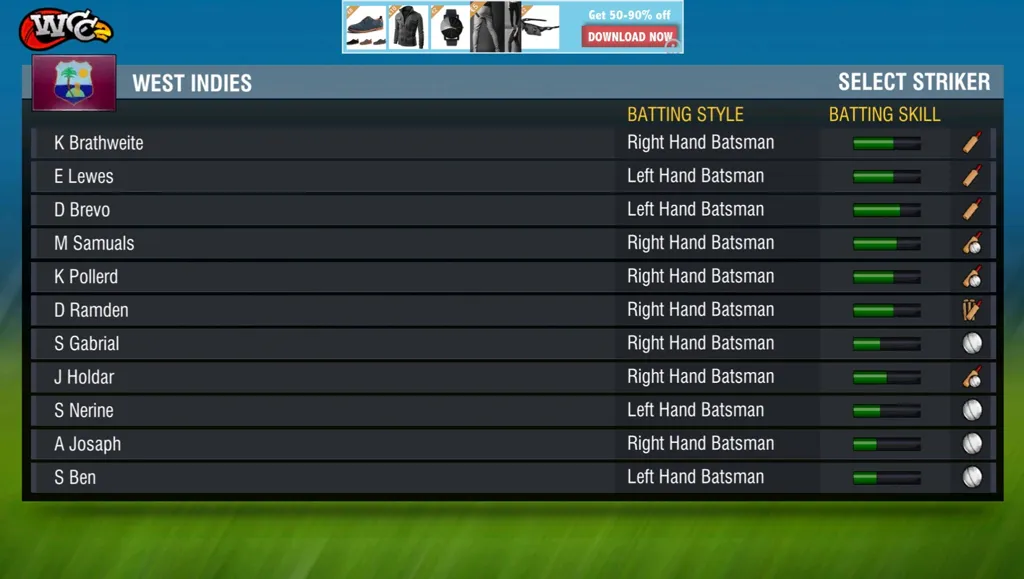Select K Brathweite as striker
The width and height of the screenshot is (1024, 579).
click(99, 143)
